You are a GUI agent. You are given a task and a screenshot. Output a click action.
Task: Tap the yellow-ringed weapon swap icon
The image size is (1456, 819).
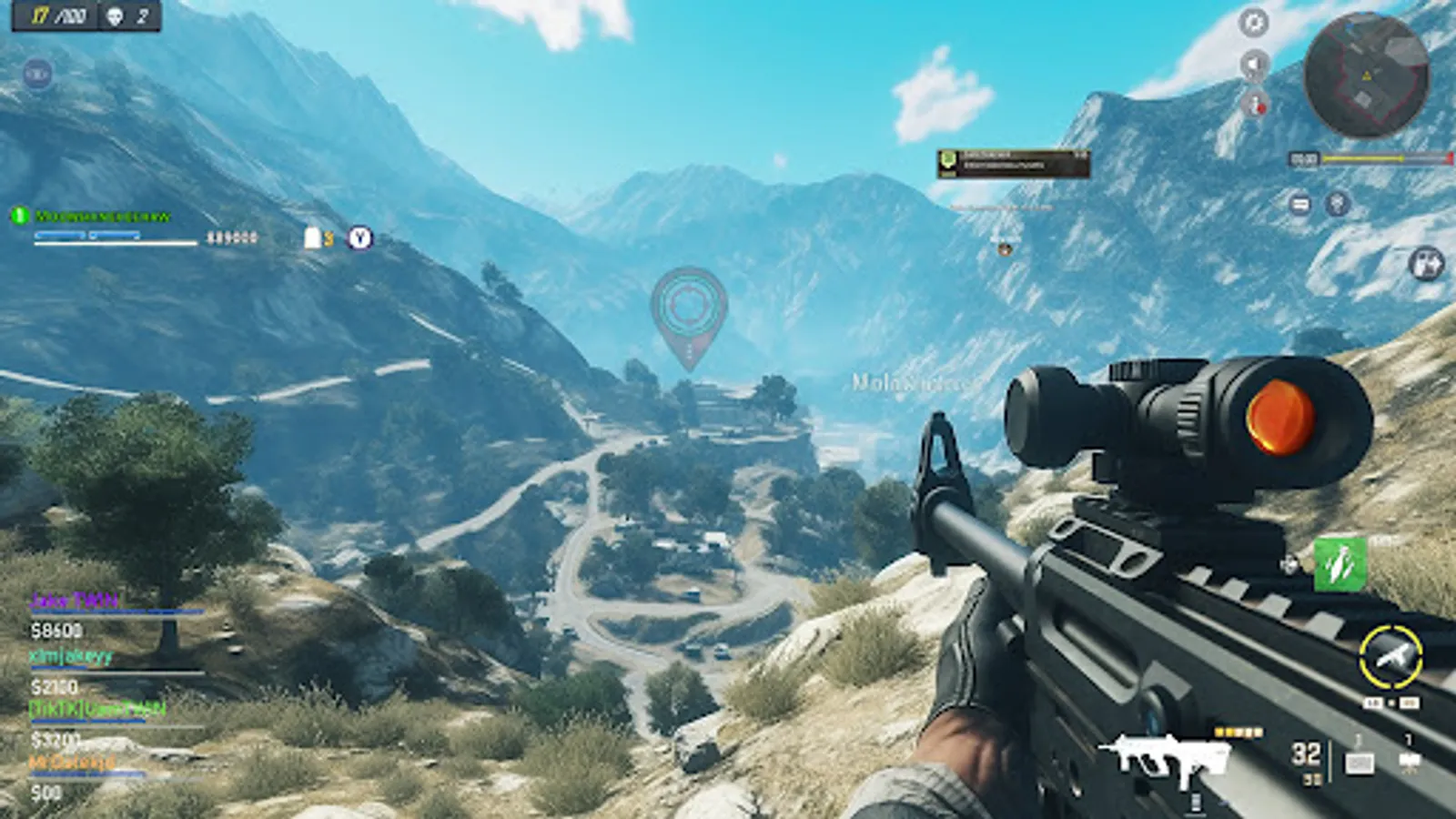click(1390, 656)
